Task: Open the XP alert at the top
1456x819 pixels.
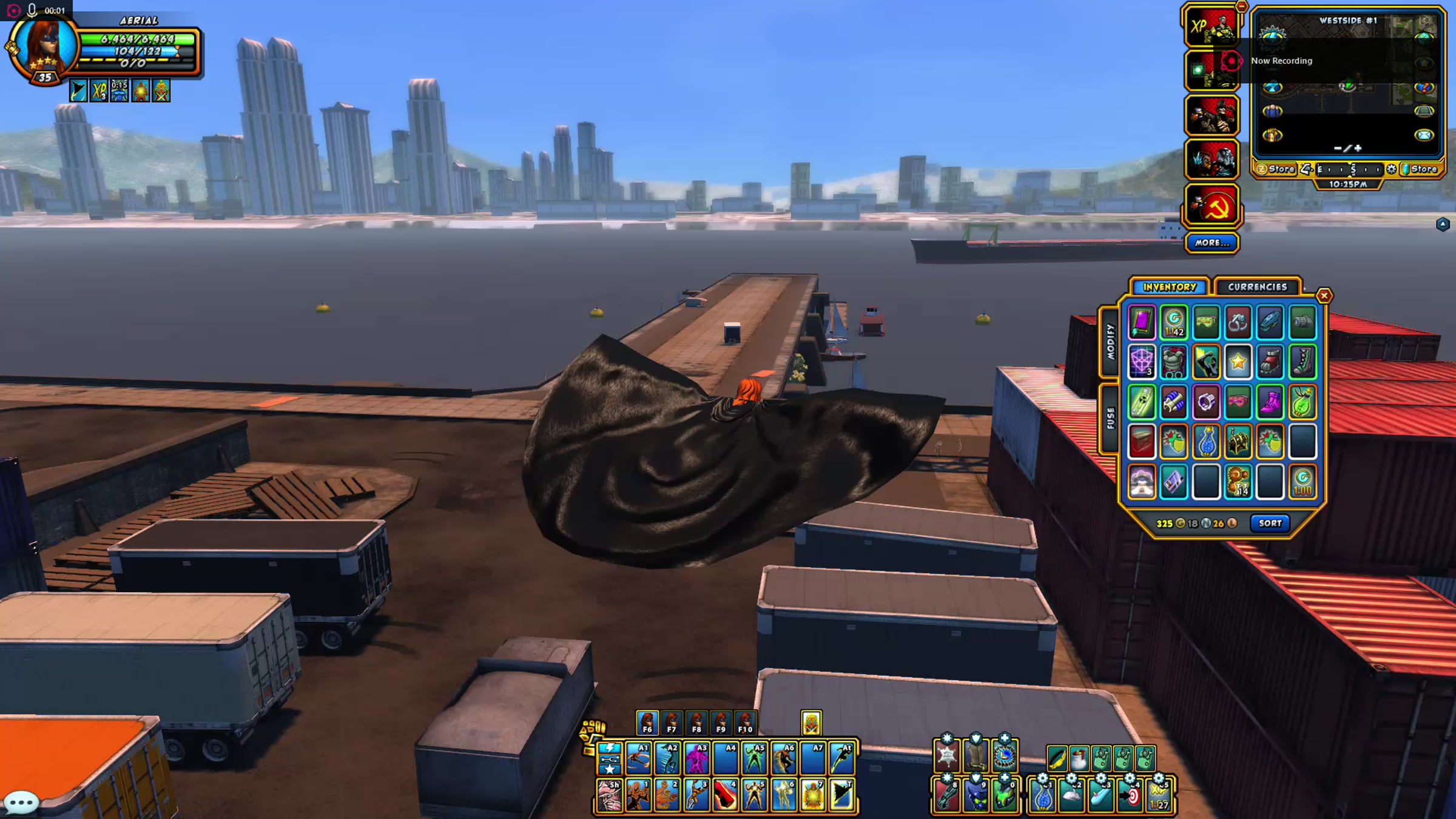Action: pyautogui.click(x=1212, y=26)
